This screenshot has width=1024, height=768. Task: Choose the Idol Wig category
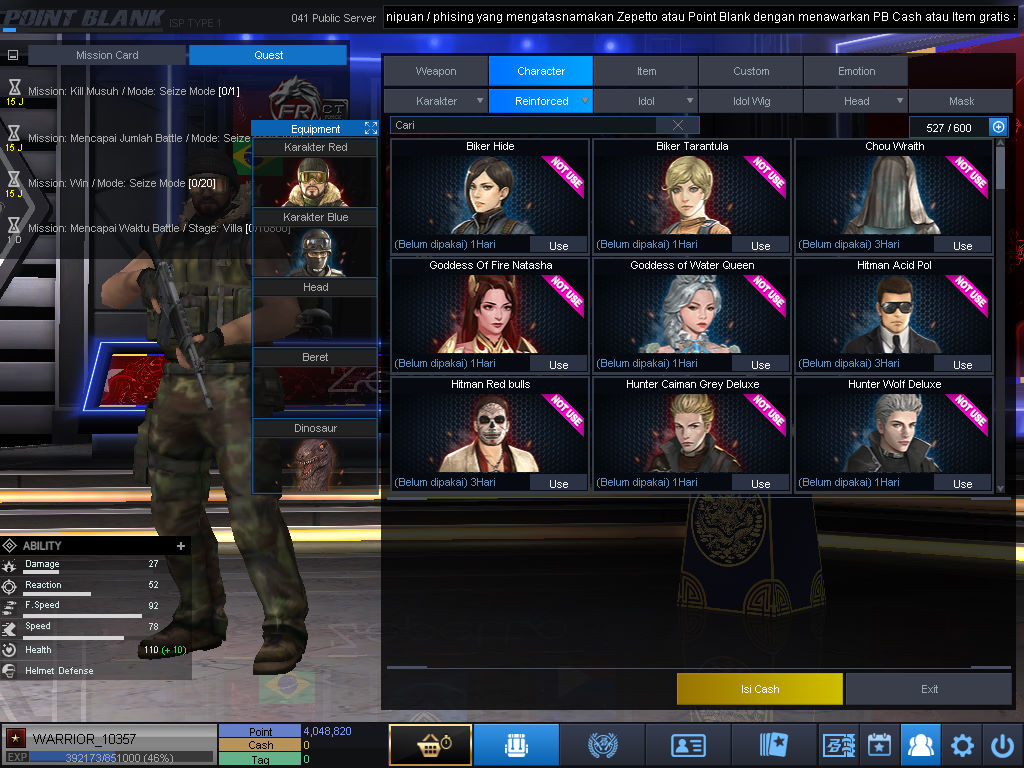coord(751,101)
